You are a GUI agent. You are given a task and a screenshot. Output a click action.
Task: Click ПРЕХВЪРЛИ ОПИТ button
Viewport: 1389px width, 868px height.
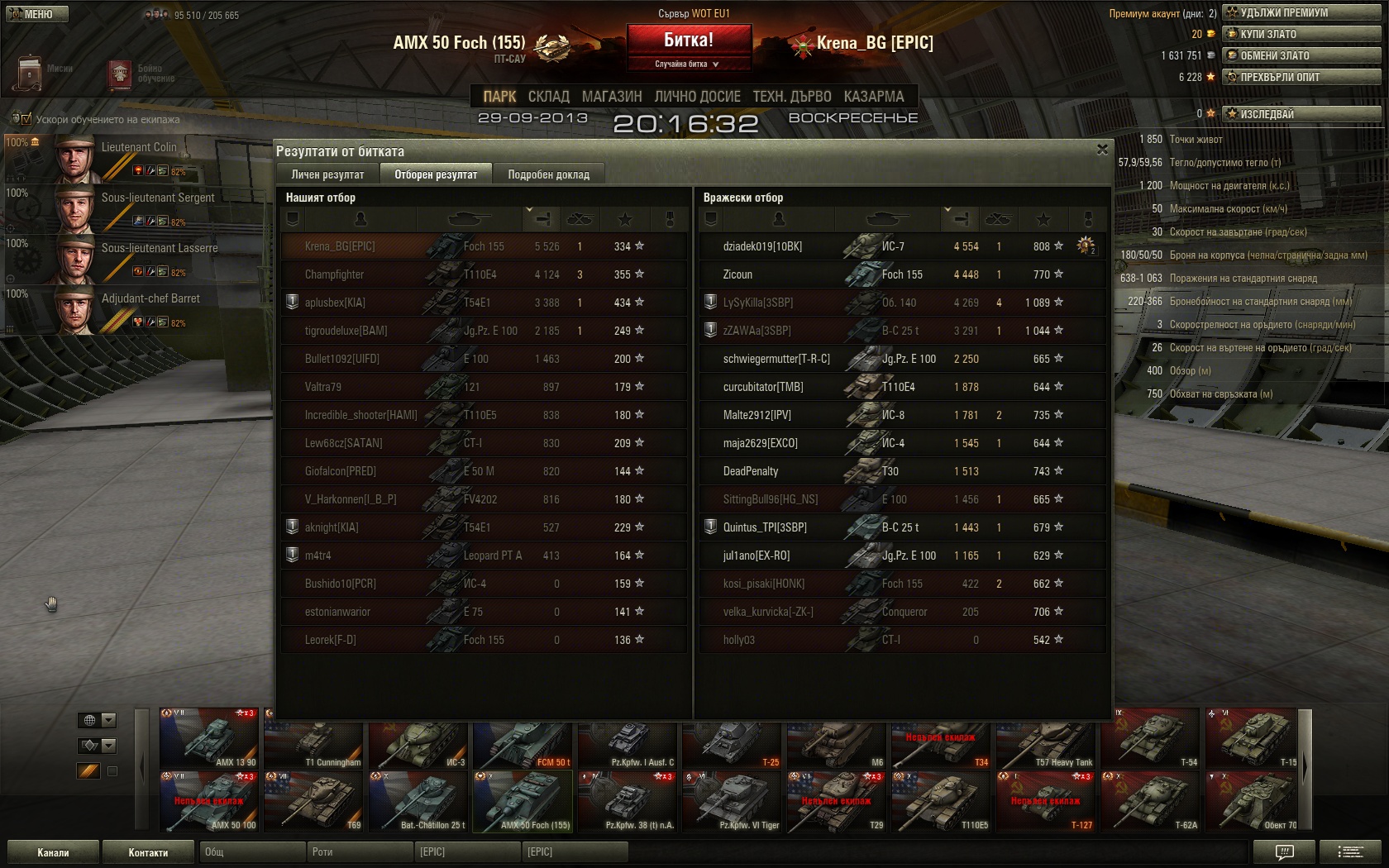click(1301, 77)
